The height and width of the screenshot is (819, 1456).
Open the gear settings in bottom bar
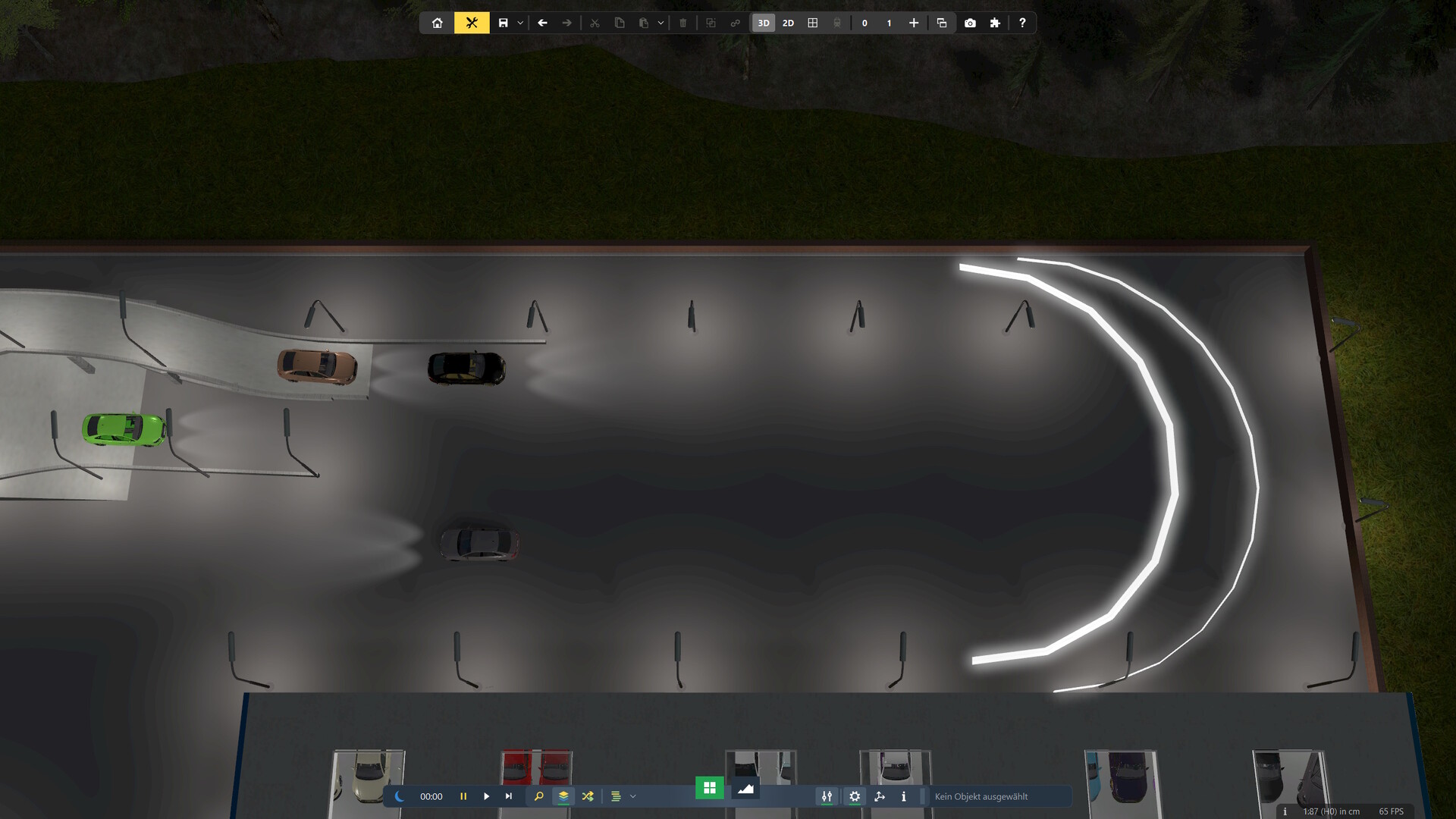tap(855, 796)
